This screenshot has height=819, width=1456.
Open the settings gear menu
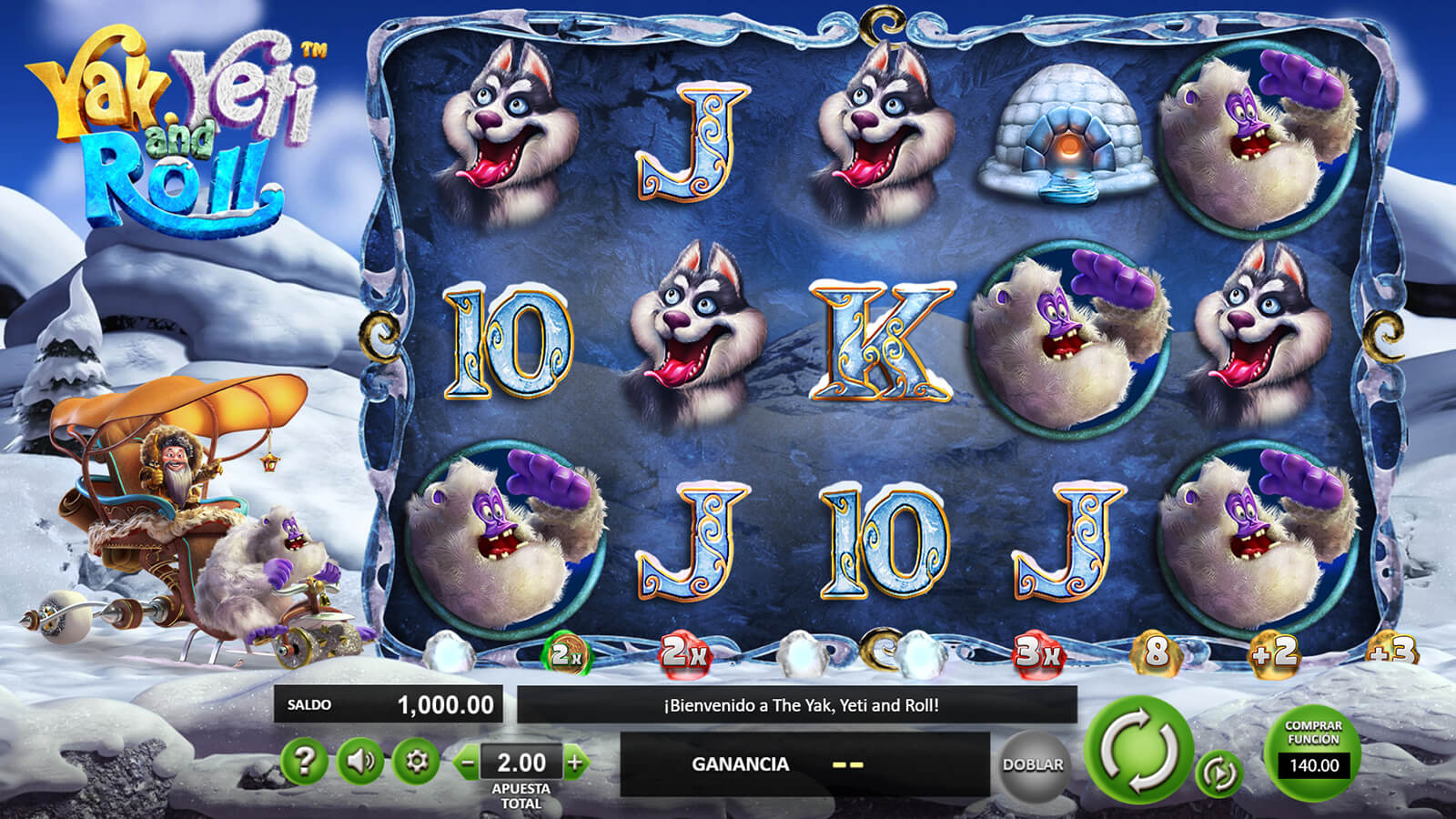click(416, 761)
